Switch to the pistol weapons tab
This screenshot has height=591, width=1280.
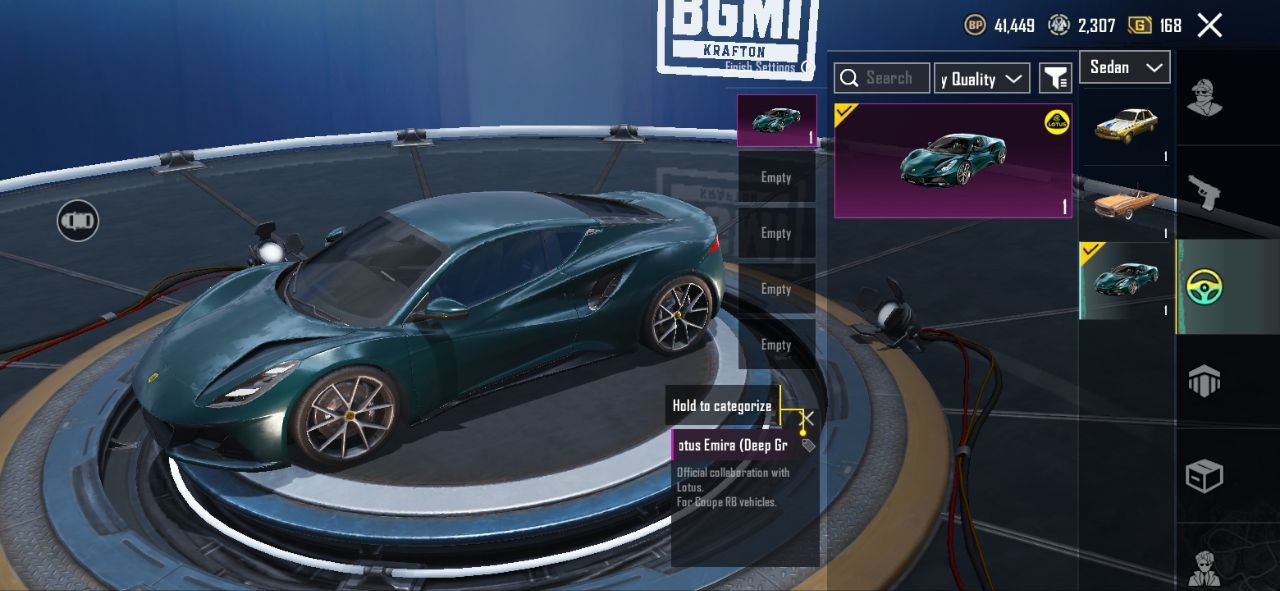click(x=1205, y=191)
